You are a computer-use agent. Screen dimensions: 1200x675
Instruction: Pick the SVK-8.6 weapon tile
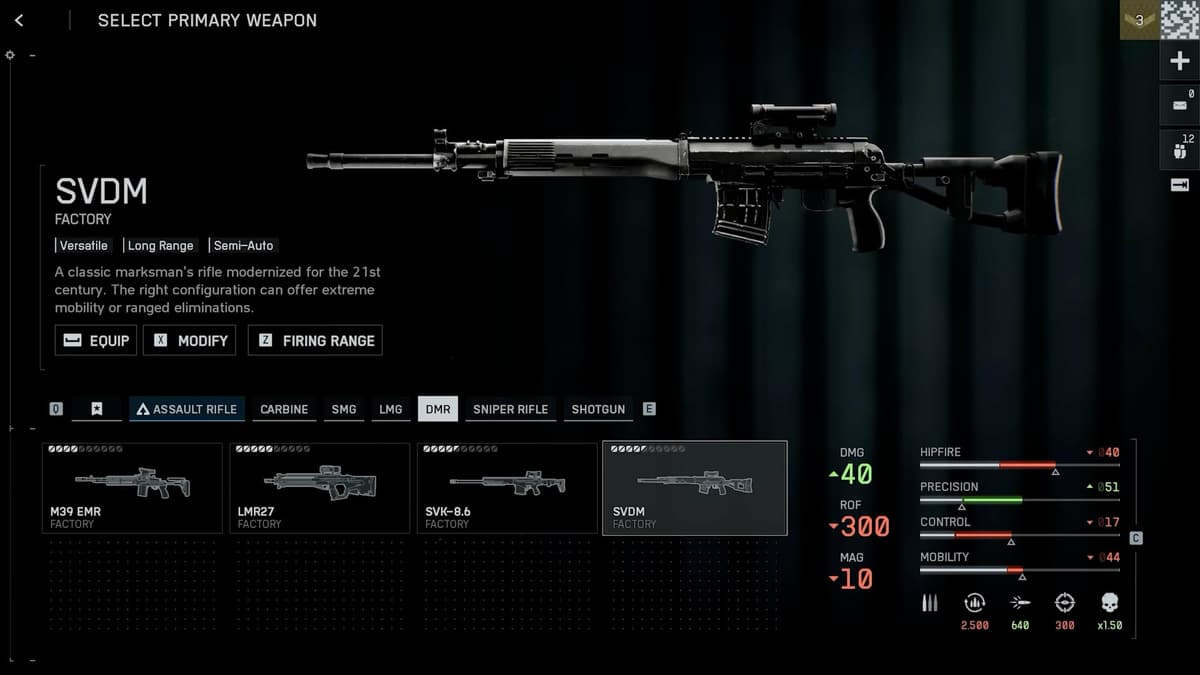click(507, 488)
